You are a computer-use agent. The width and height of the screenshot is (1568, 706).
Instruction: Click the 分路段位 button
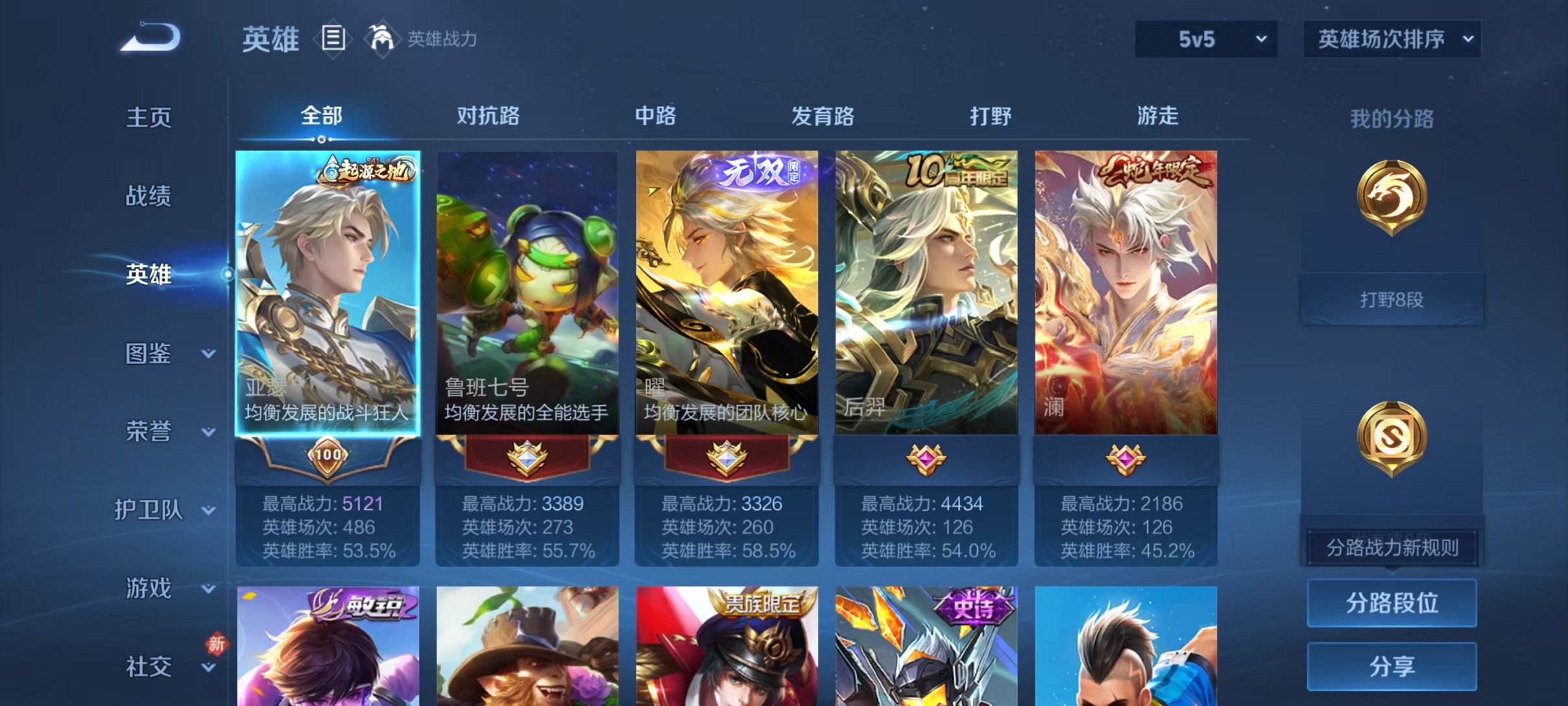point(1392,604)
